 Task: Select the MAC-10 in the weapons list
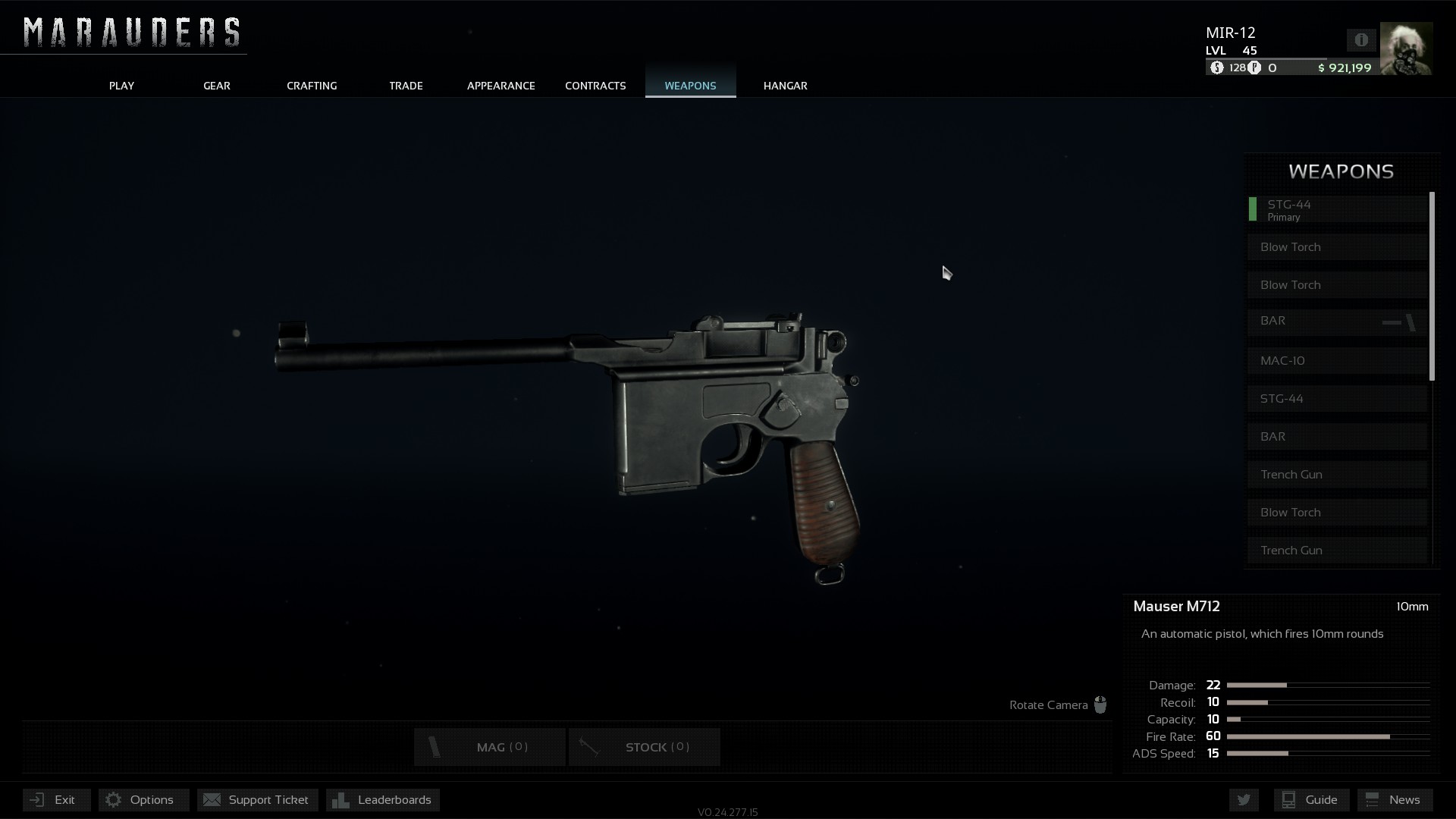tap(1338, 361)
